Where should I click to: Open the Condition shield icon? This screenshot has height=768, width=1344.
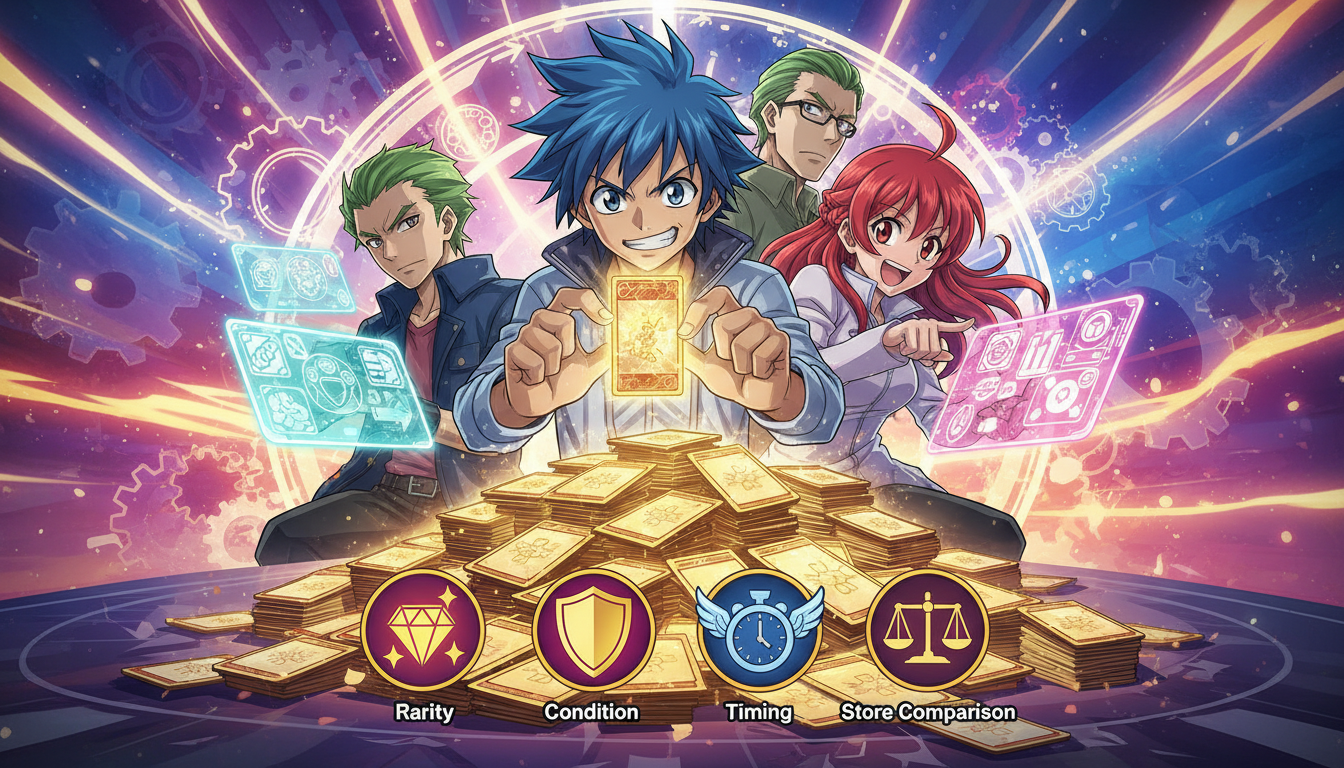(592, 630)
